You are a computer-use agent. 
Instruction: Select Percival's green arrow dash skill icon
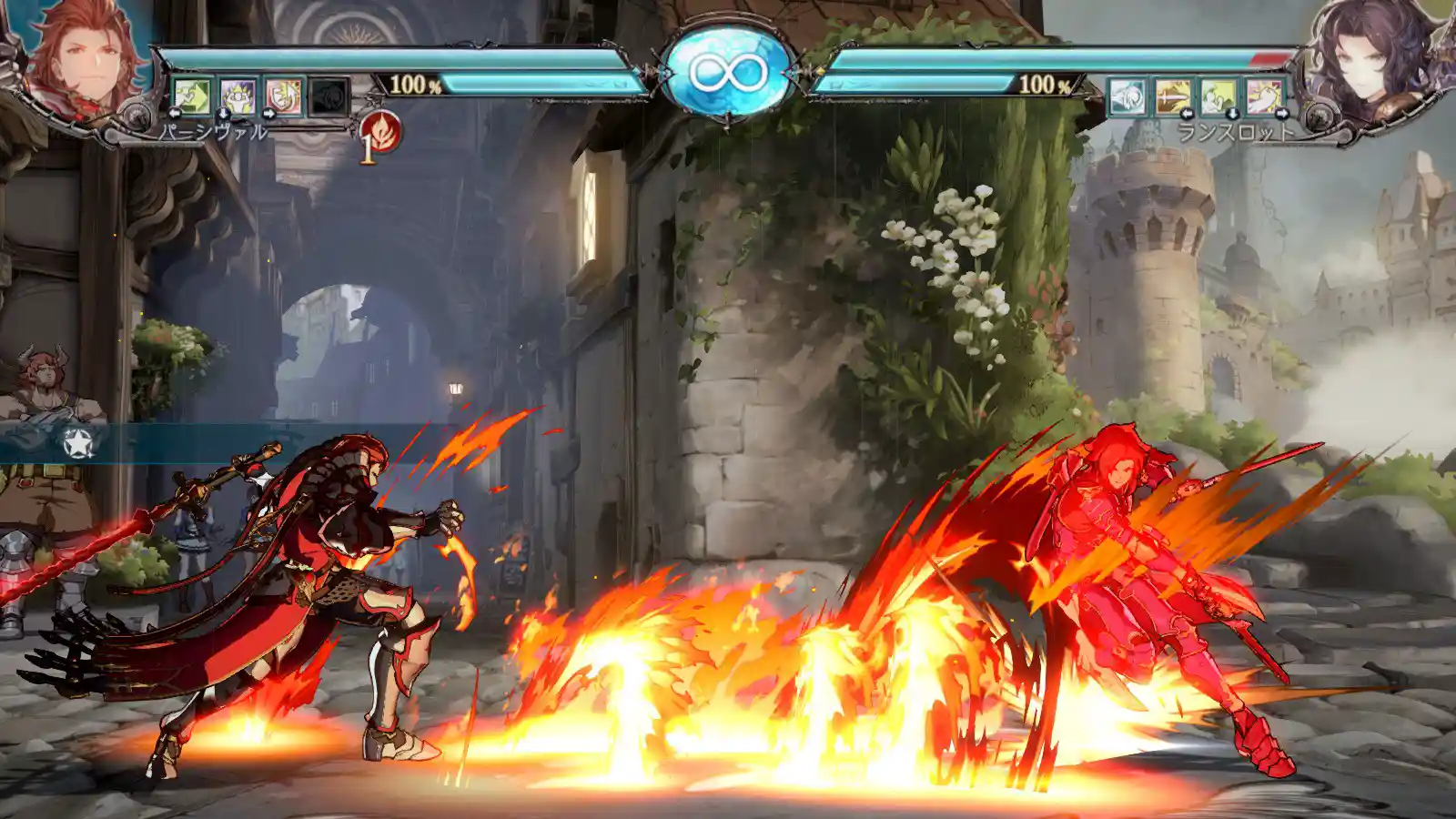coord(192,96)
